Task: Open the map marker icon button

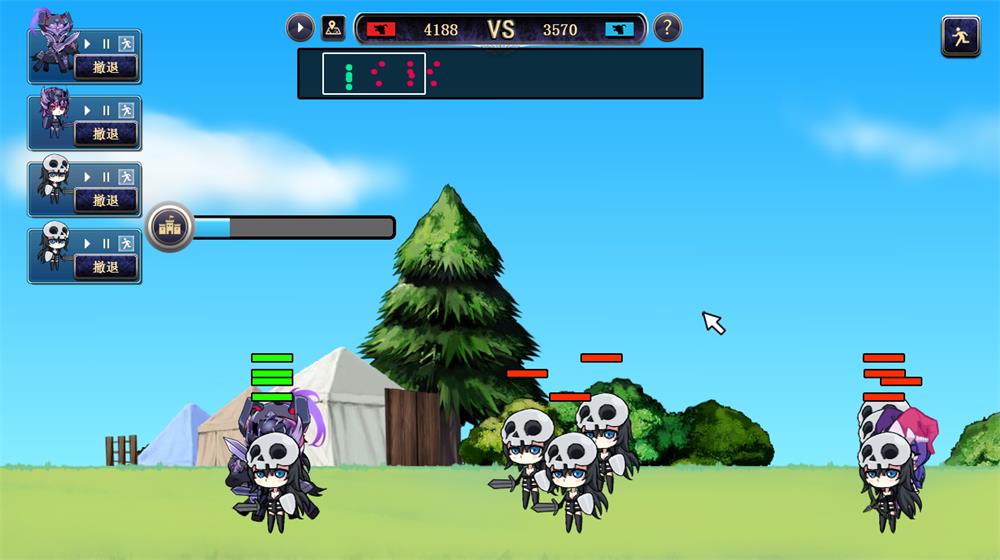Action: pyautogui.click(x=333, y=28)
